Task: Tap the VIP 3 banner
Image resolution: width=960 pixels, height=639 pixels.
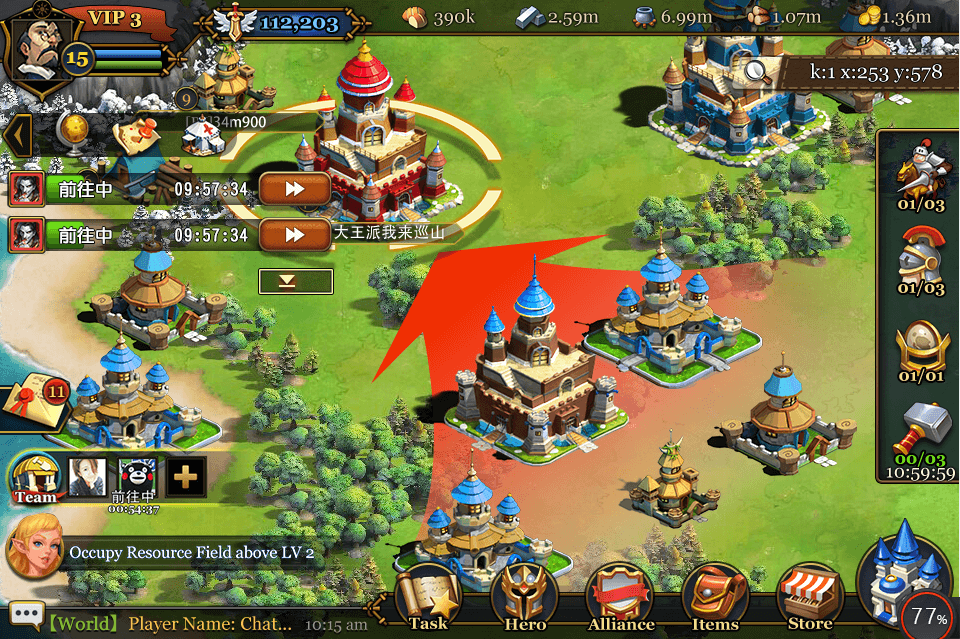Action: (x=115, y=18)
